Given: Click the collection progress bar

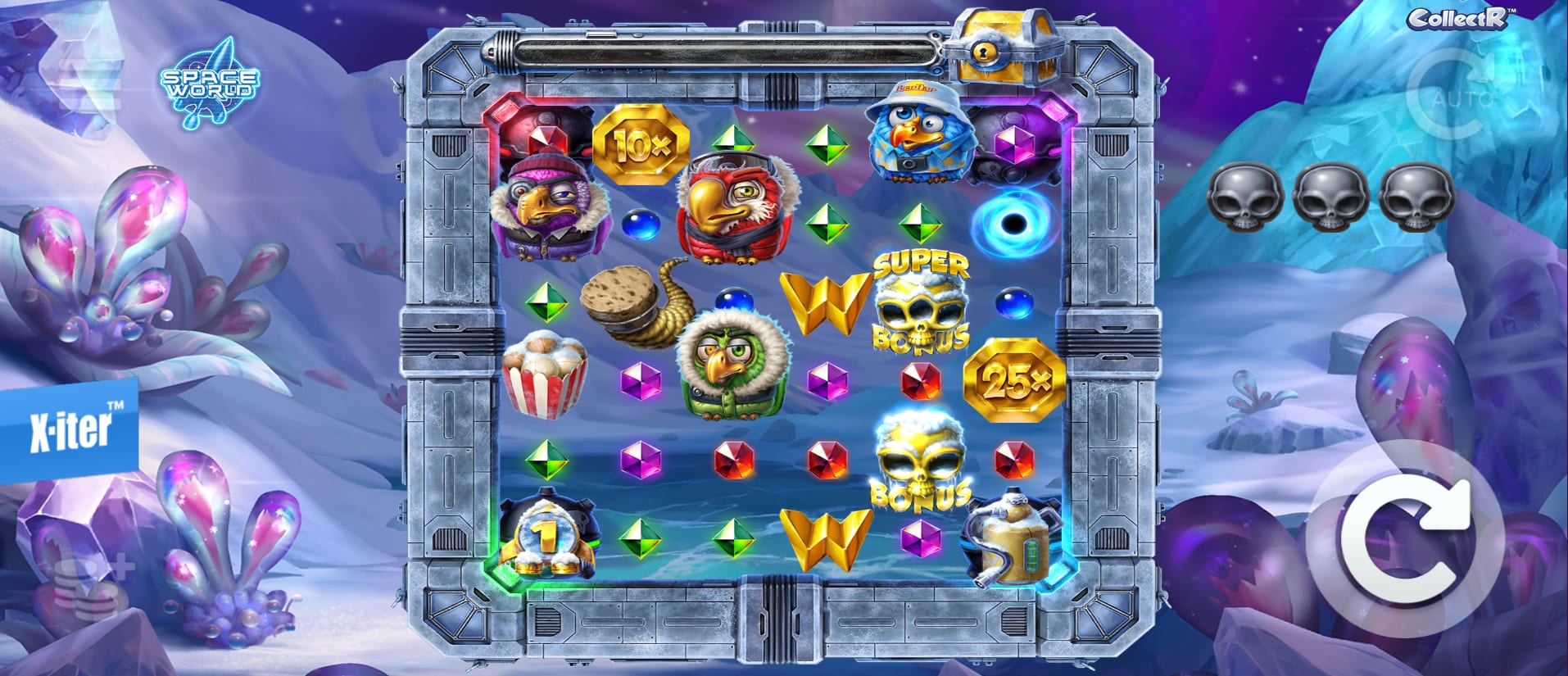Looking at the screenshot, I should [721, 52].
